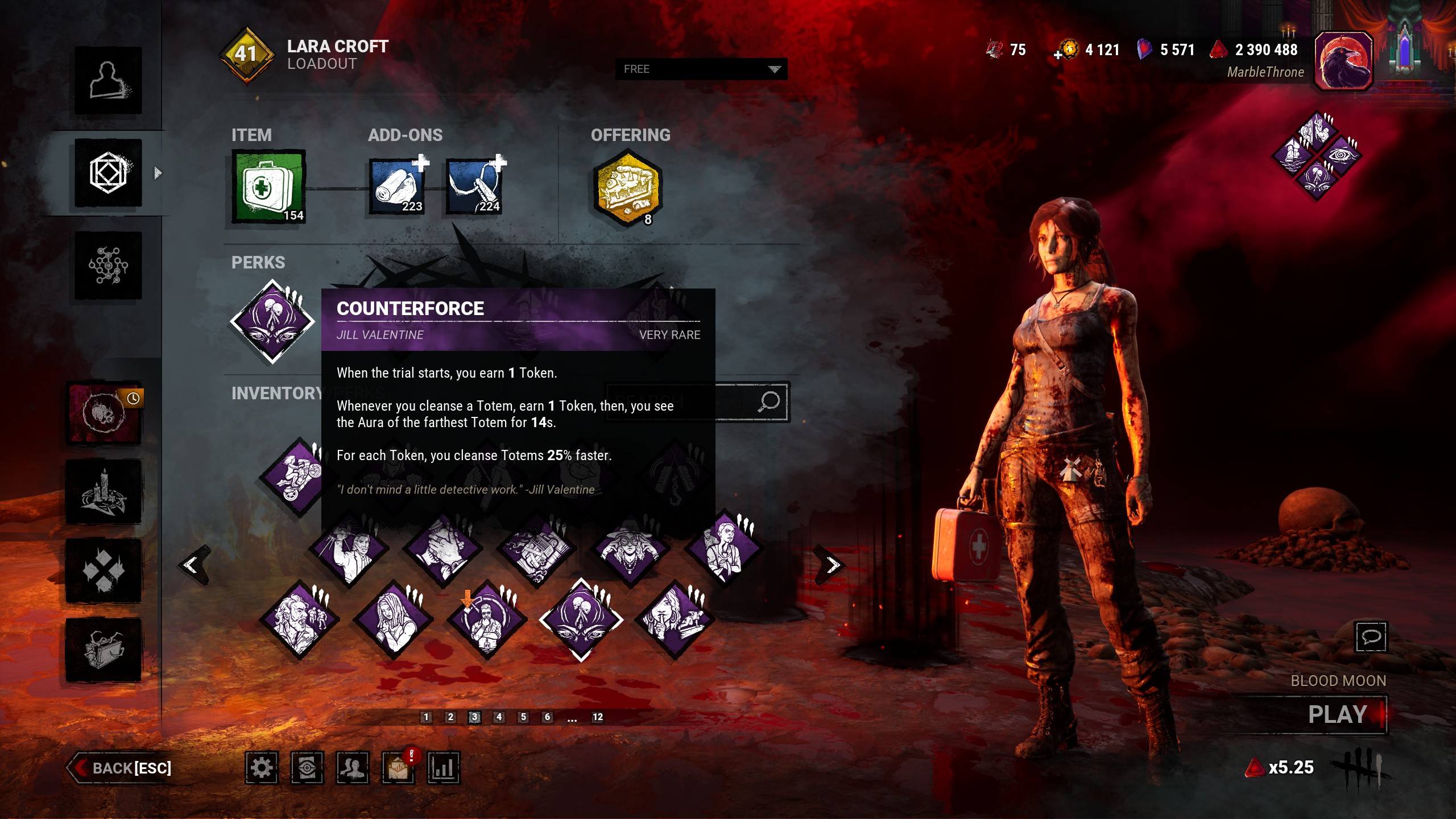Screen dimensions: 1456x819
Task: Open the friends list icon
Action: pos(353,768)
